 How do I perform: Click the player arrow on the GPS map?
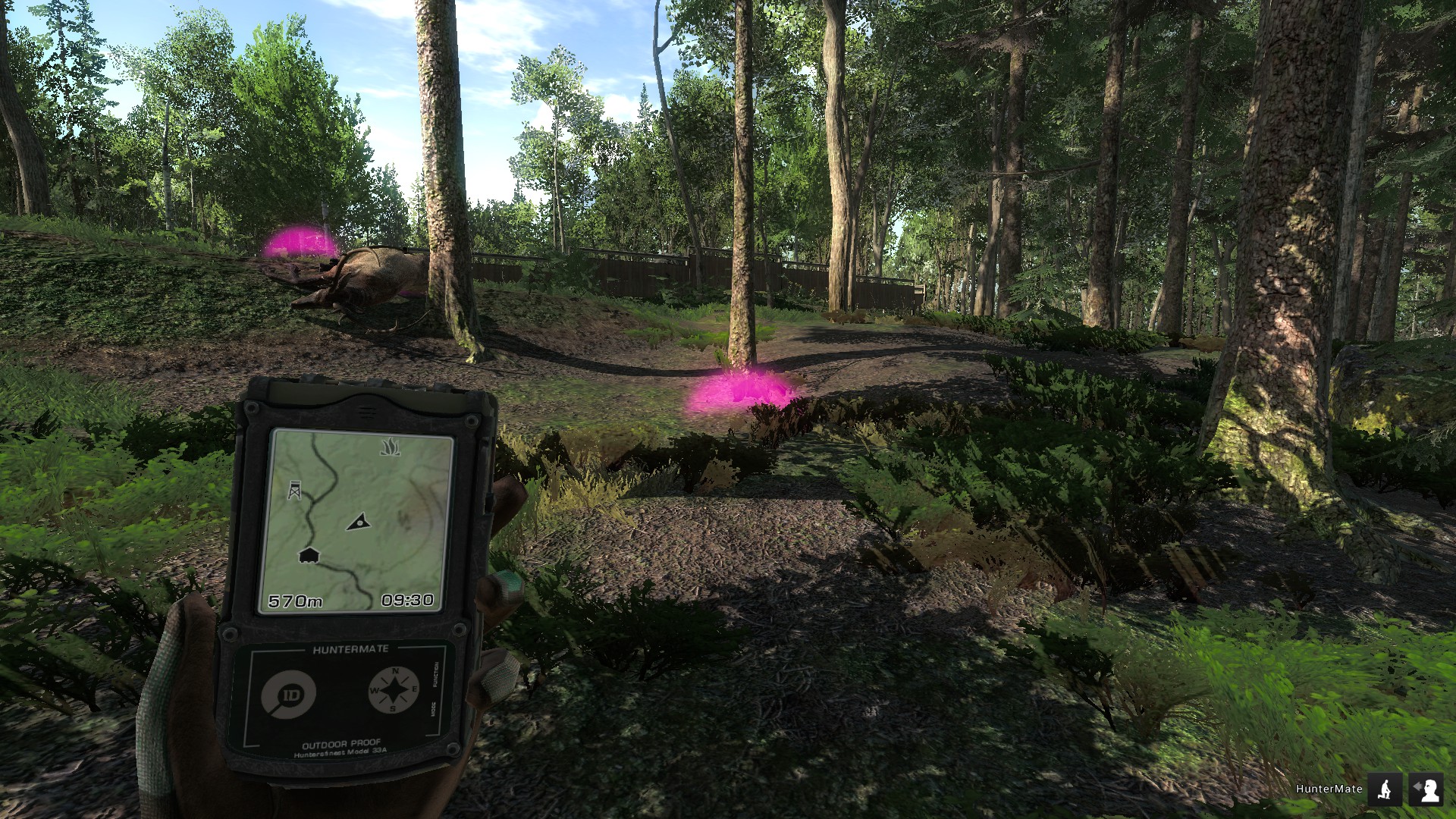click(x=359, y=521)
